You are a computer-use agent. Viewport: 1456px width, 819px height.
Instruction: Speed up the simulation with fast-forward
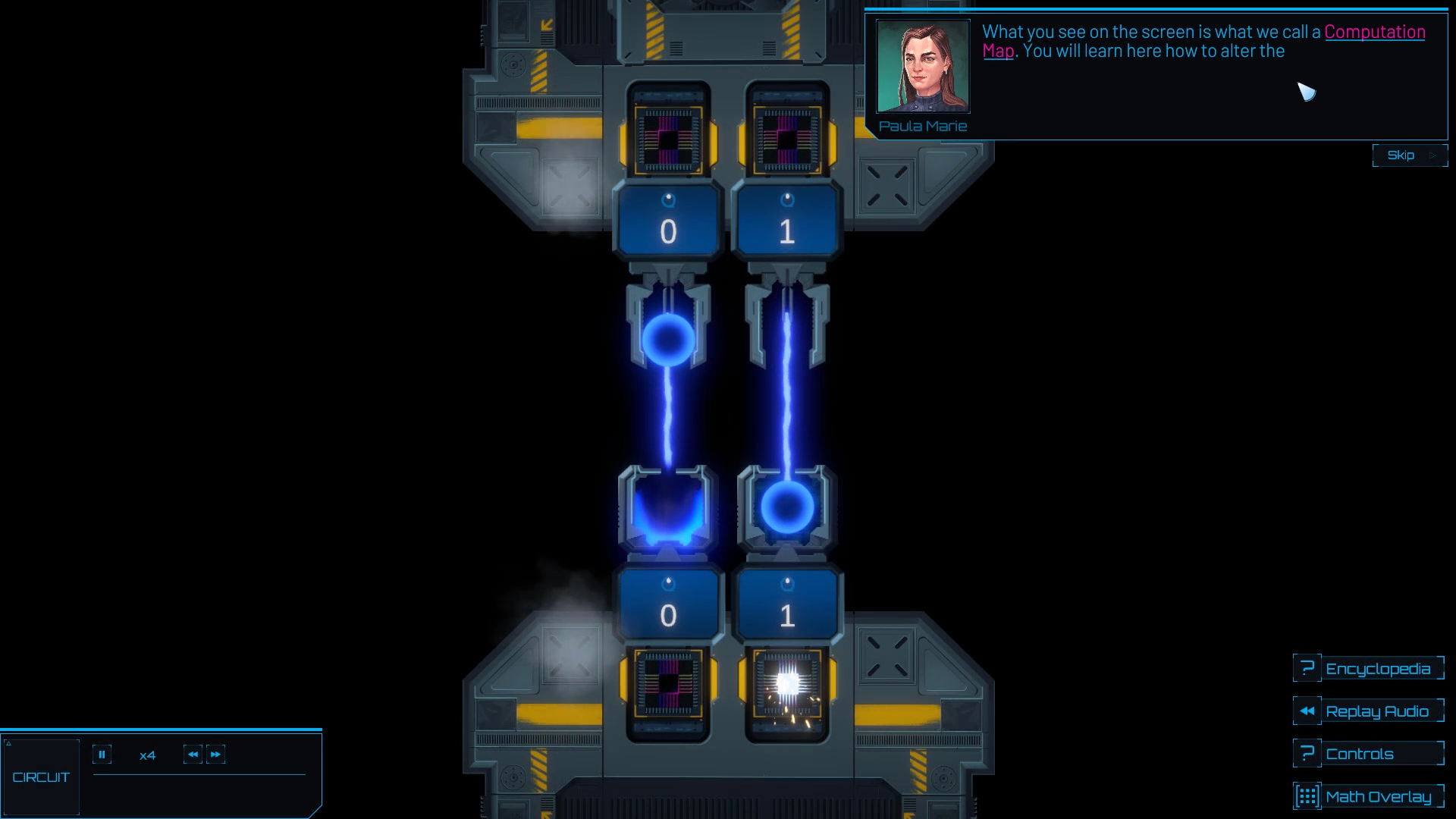(216, 755)
